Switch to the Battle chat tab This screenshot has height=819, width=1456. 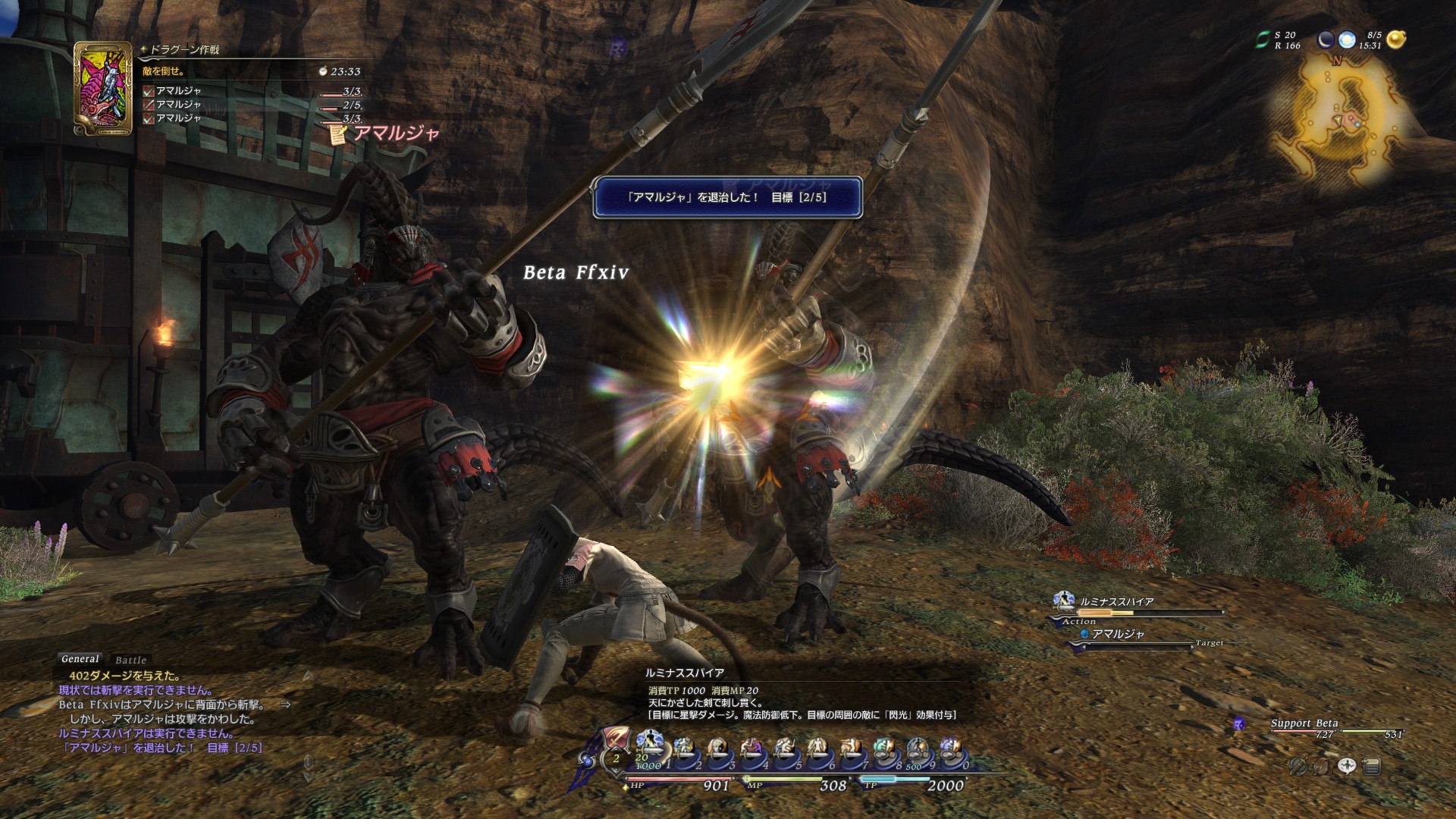130,661
